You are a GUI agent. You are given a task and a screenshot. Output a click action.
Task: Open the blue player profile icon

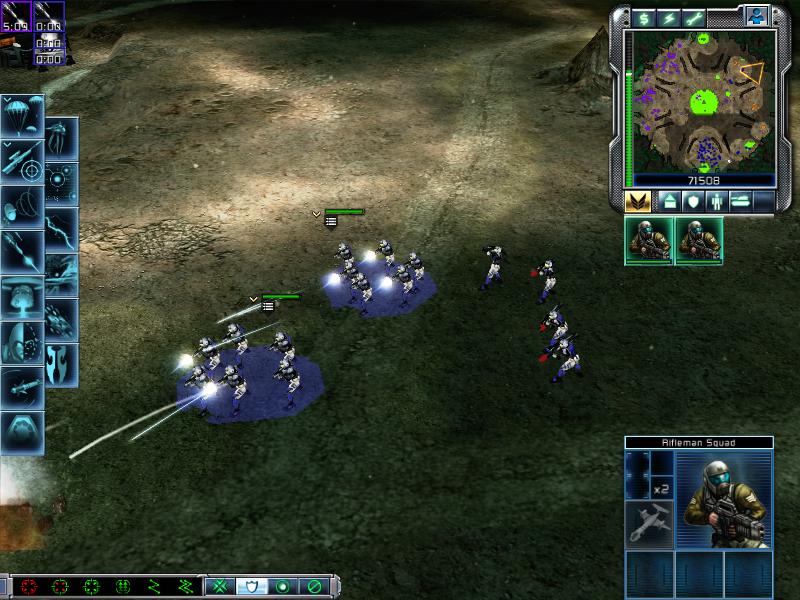click(757, 15)
